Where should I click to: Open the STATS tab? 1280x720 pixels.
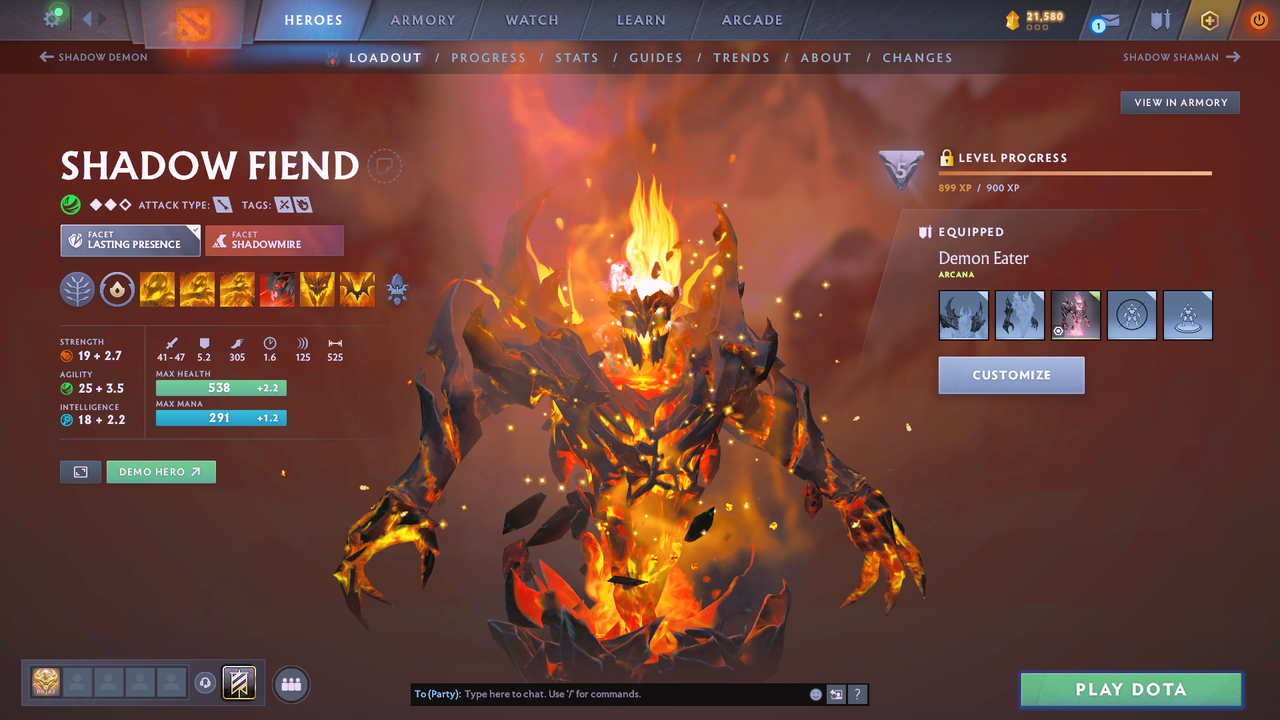pyautogui.click(x=577, y=57)
